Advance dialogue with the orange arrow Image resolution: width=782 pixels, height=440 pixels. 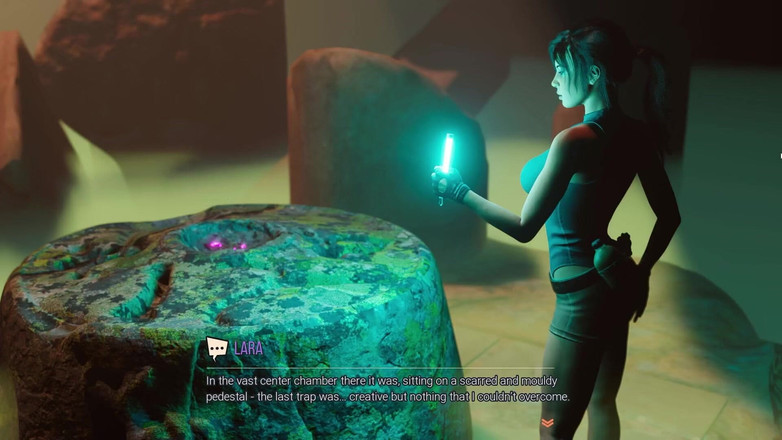[547, 424]
